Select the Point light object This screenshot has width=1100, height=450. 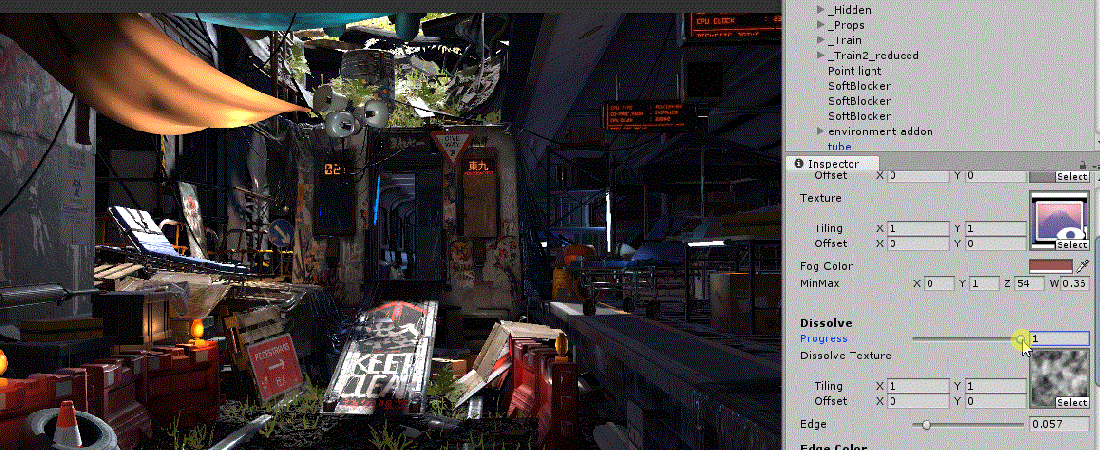point(854,71)
